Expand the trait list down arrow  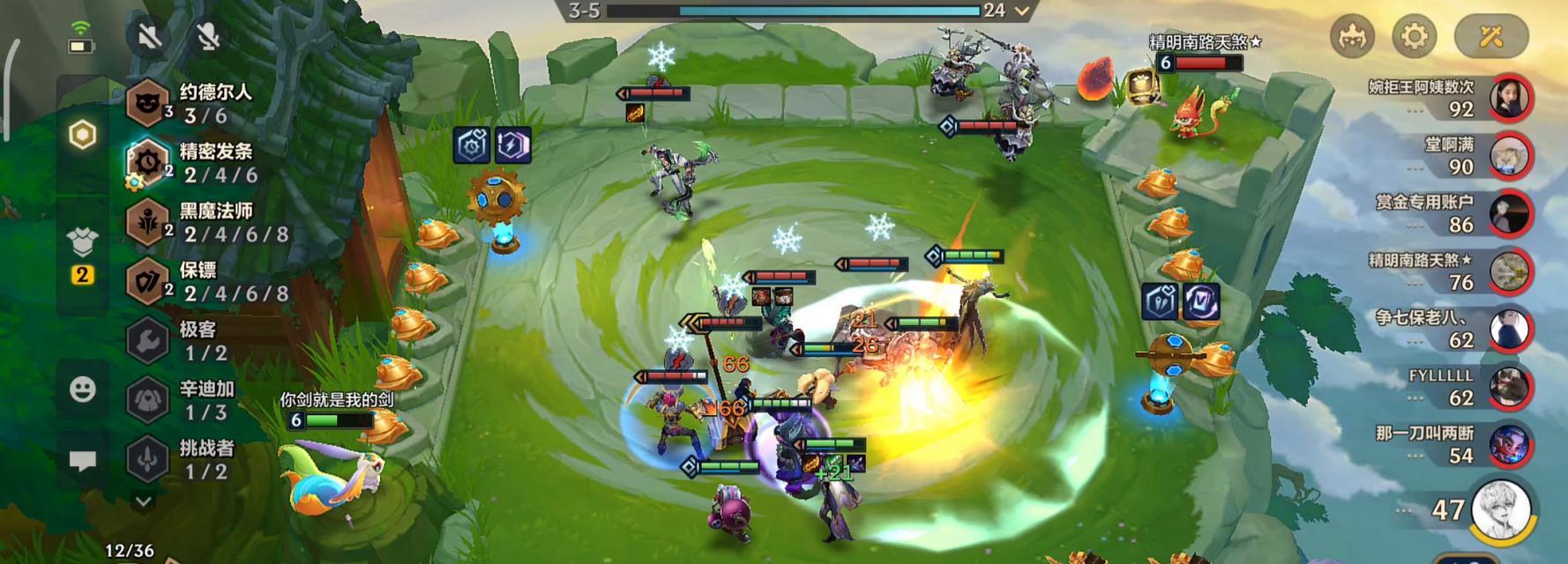coord(143,501)
